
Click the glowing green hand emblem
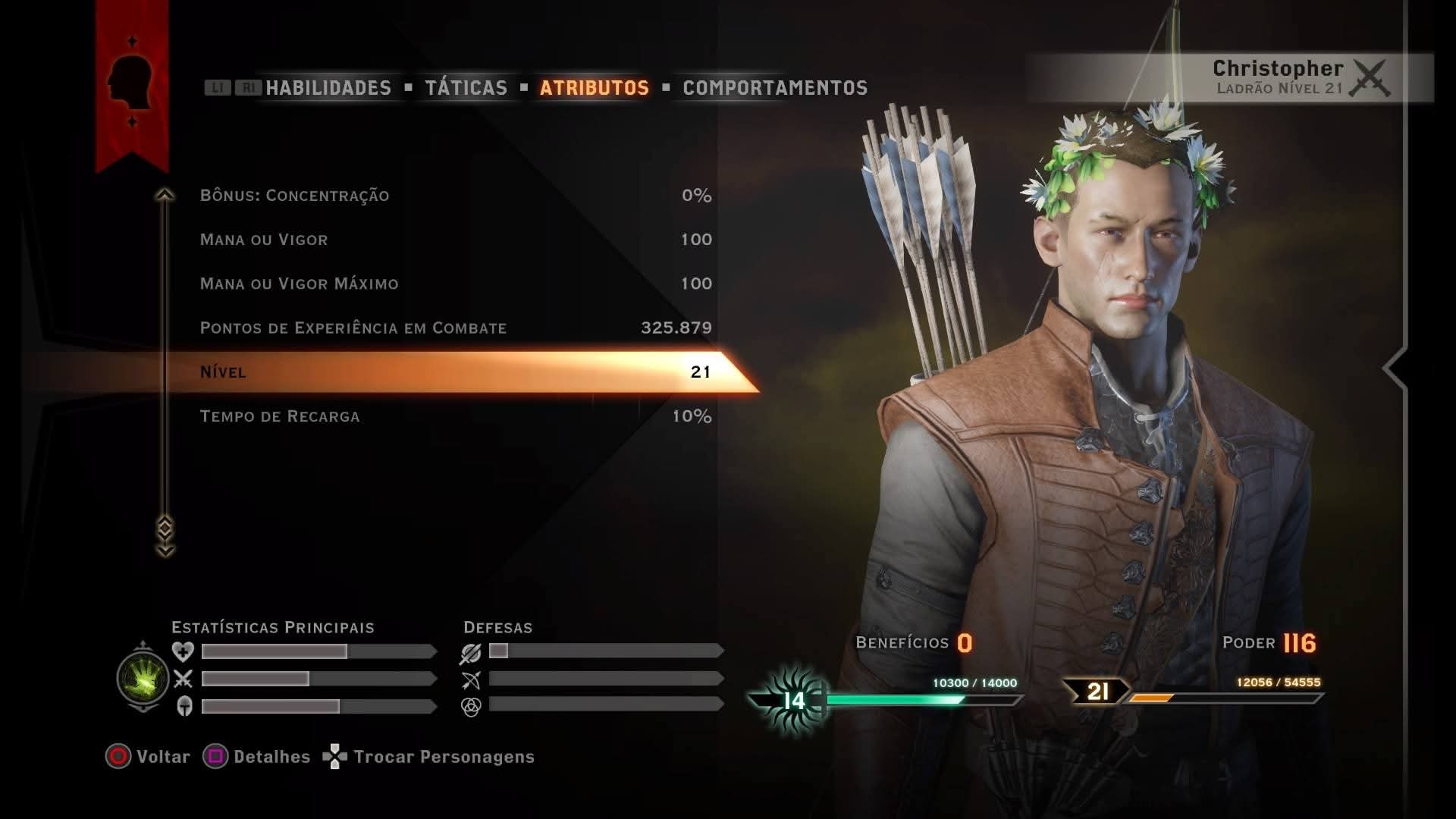click(x=143, y=678)
